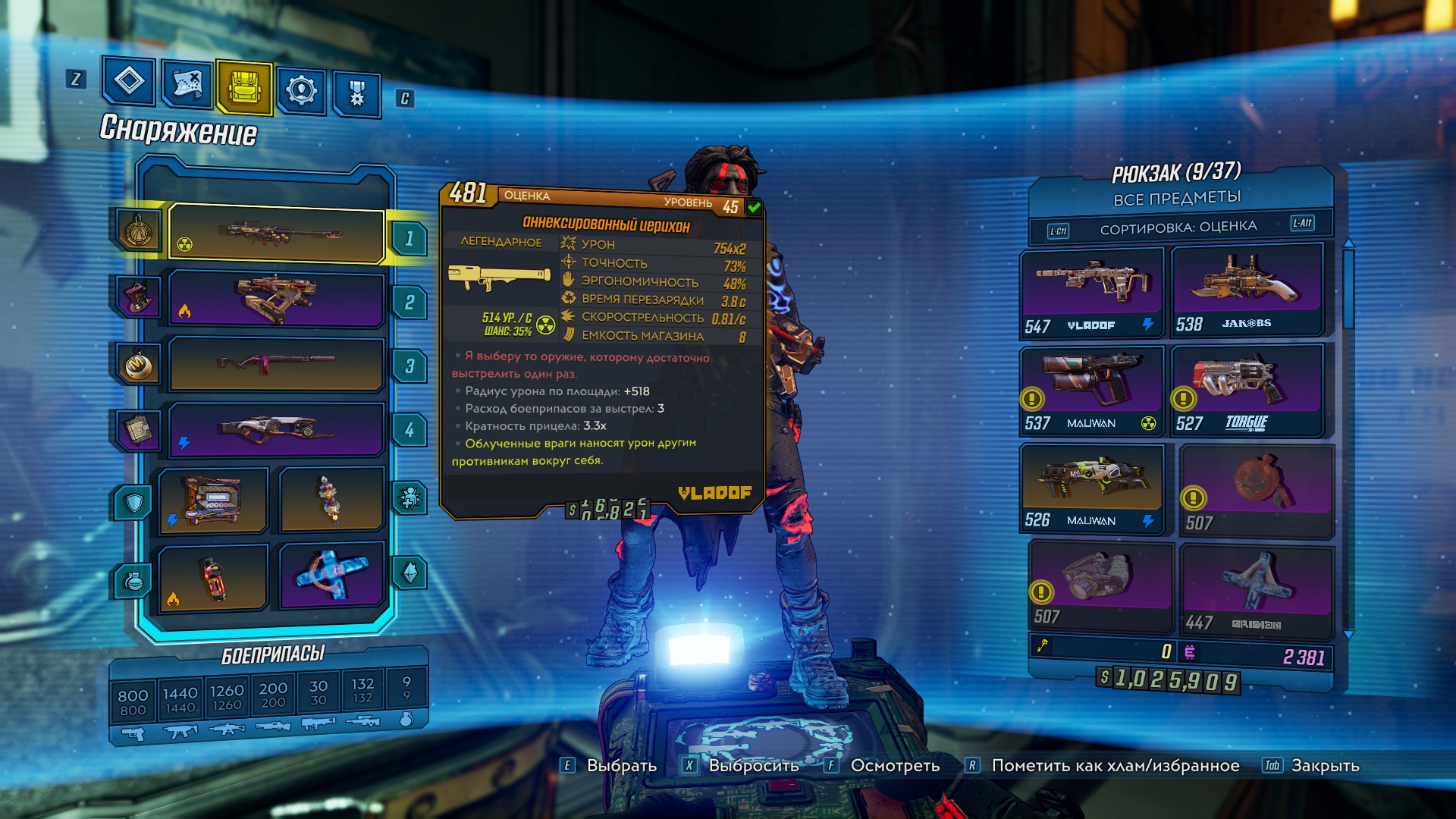
Task: Select the 447 Eridian artifact in backpack
Action: click(1257, 590)
